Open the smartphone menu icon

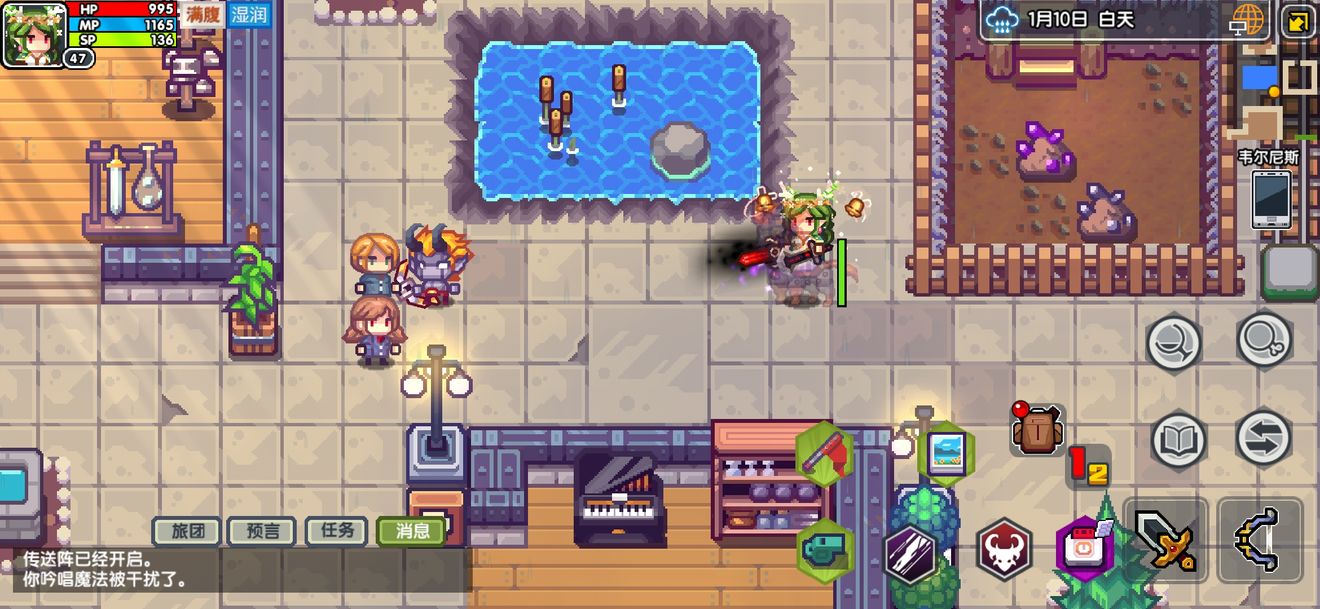[1271, 198]
